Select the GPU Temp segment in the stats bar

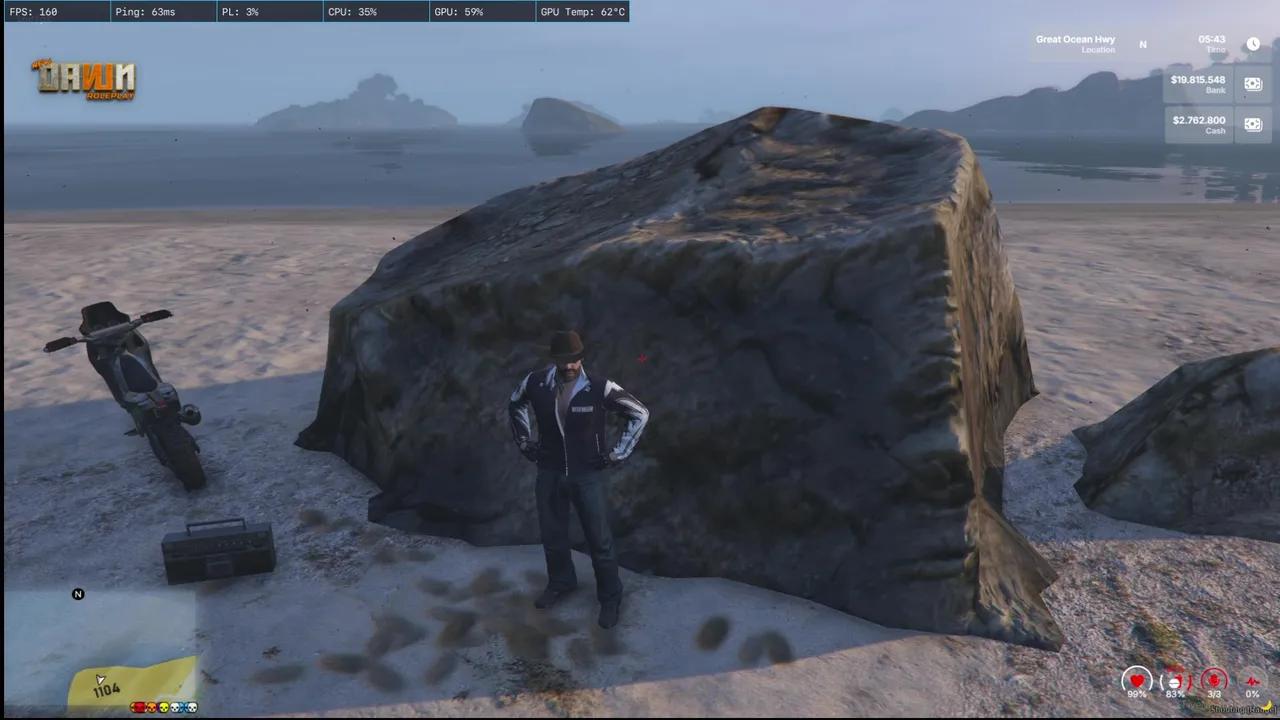582,11
